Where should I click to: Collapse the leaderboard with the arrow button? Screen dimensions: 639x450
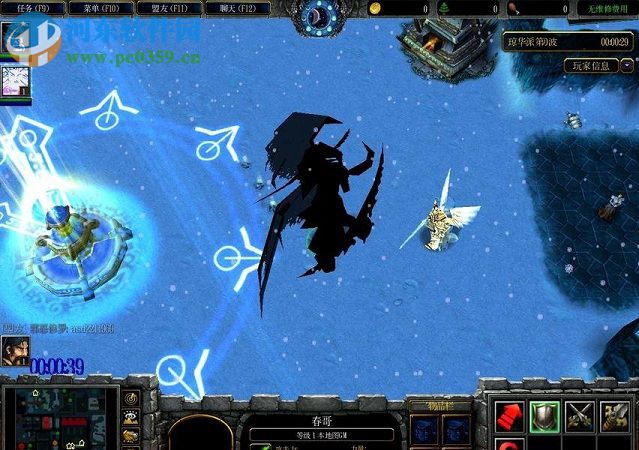point(627,66)
